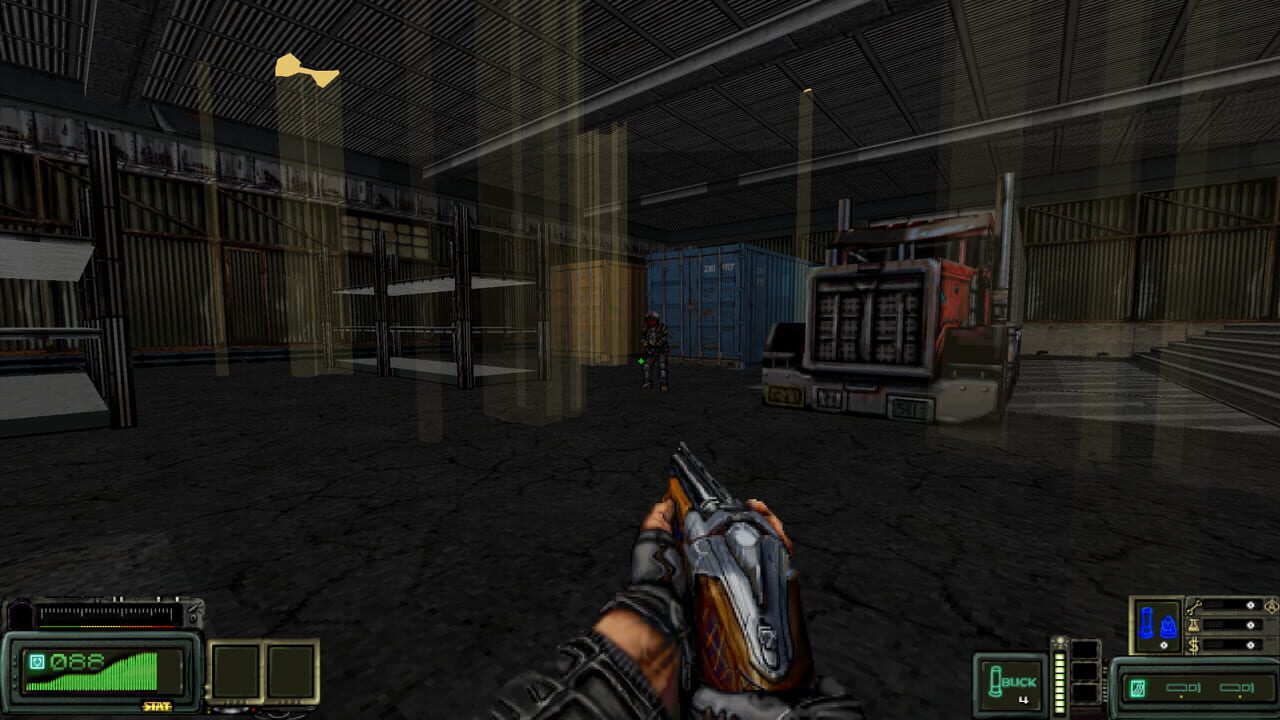Viewport: 1280px width, 720px height.
Task: Select the BUCK shotgun shell ammo icon
Action: [x=996, y=681]
